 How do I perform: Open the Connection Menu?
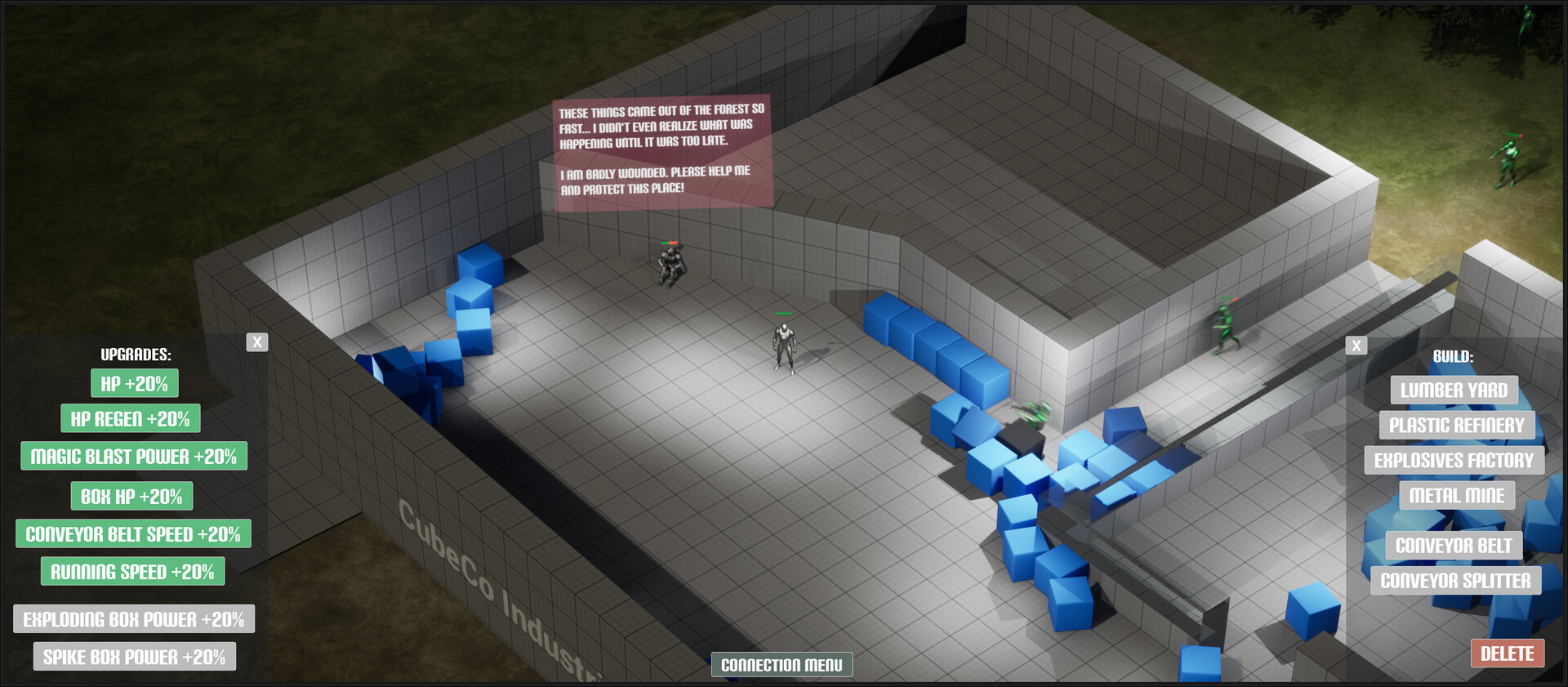[x=782, y=664]
